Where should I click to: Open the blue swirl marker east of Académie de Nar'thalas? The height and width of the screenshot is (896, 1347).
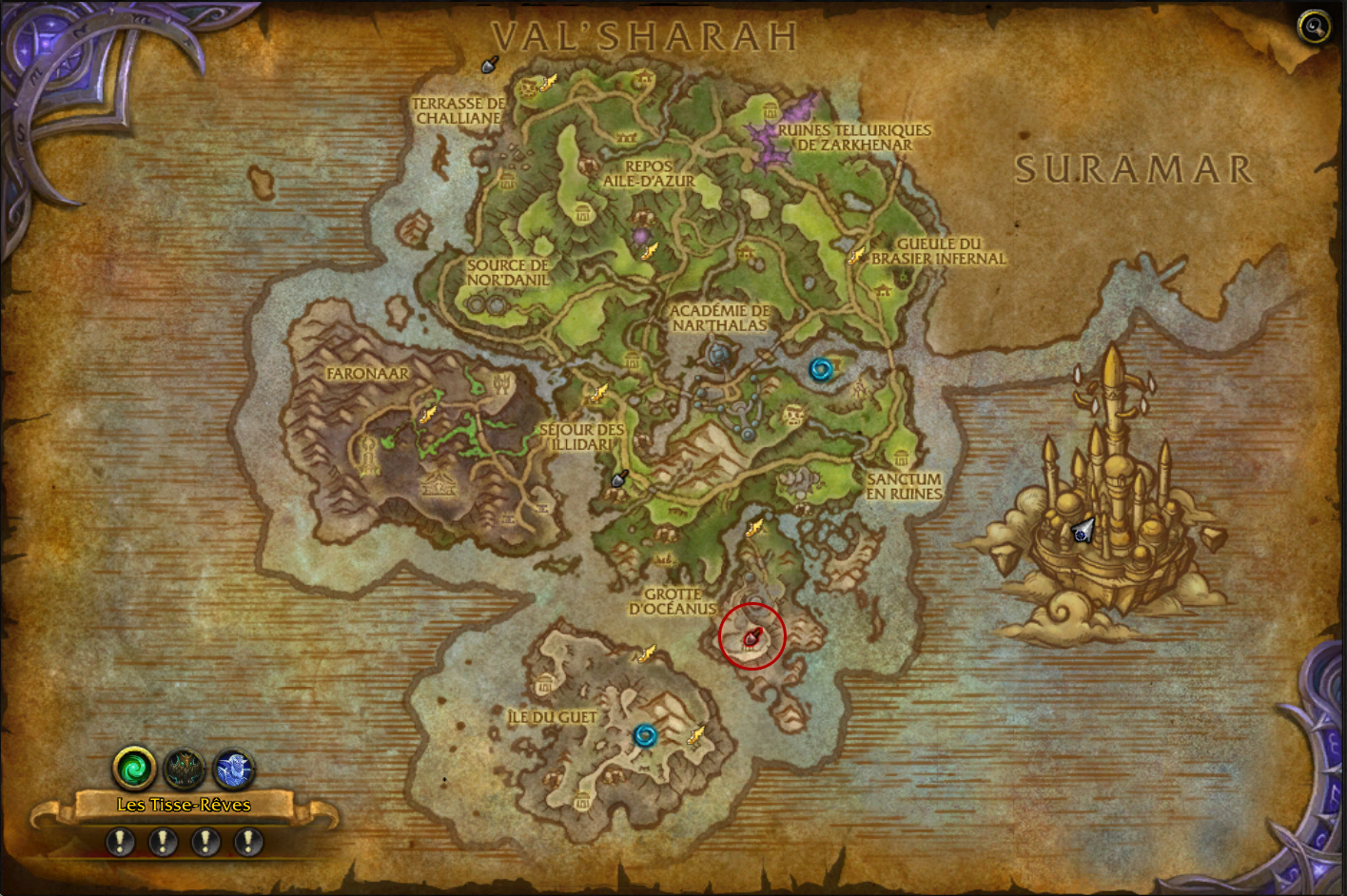pos(820,369)
